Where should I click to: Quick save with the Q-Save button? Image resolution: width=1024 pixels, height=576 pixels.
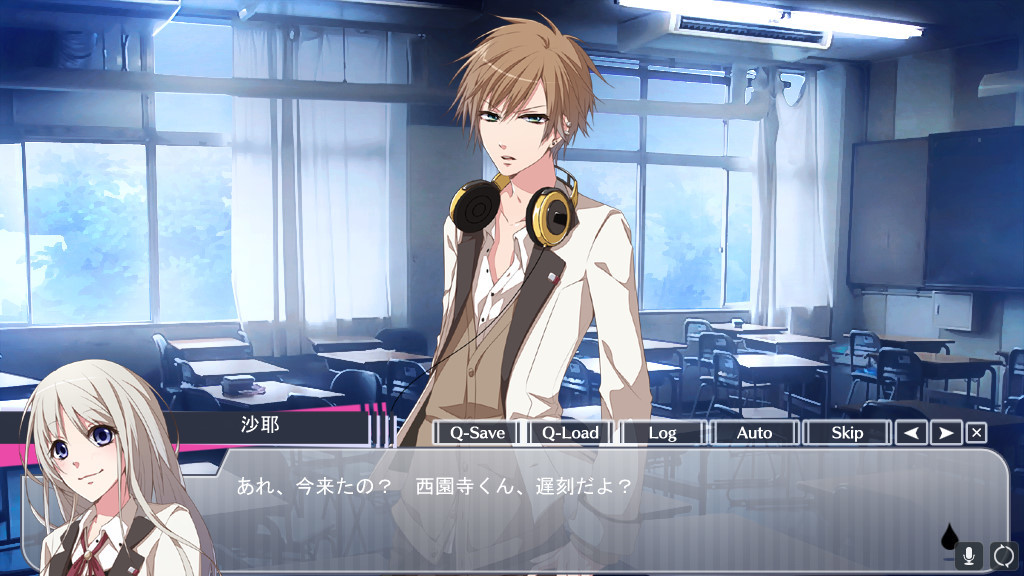click(477, 433)
